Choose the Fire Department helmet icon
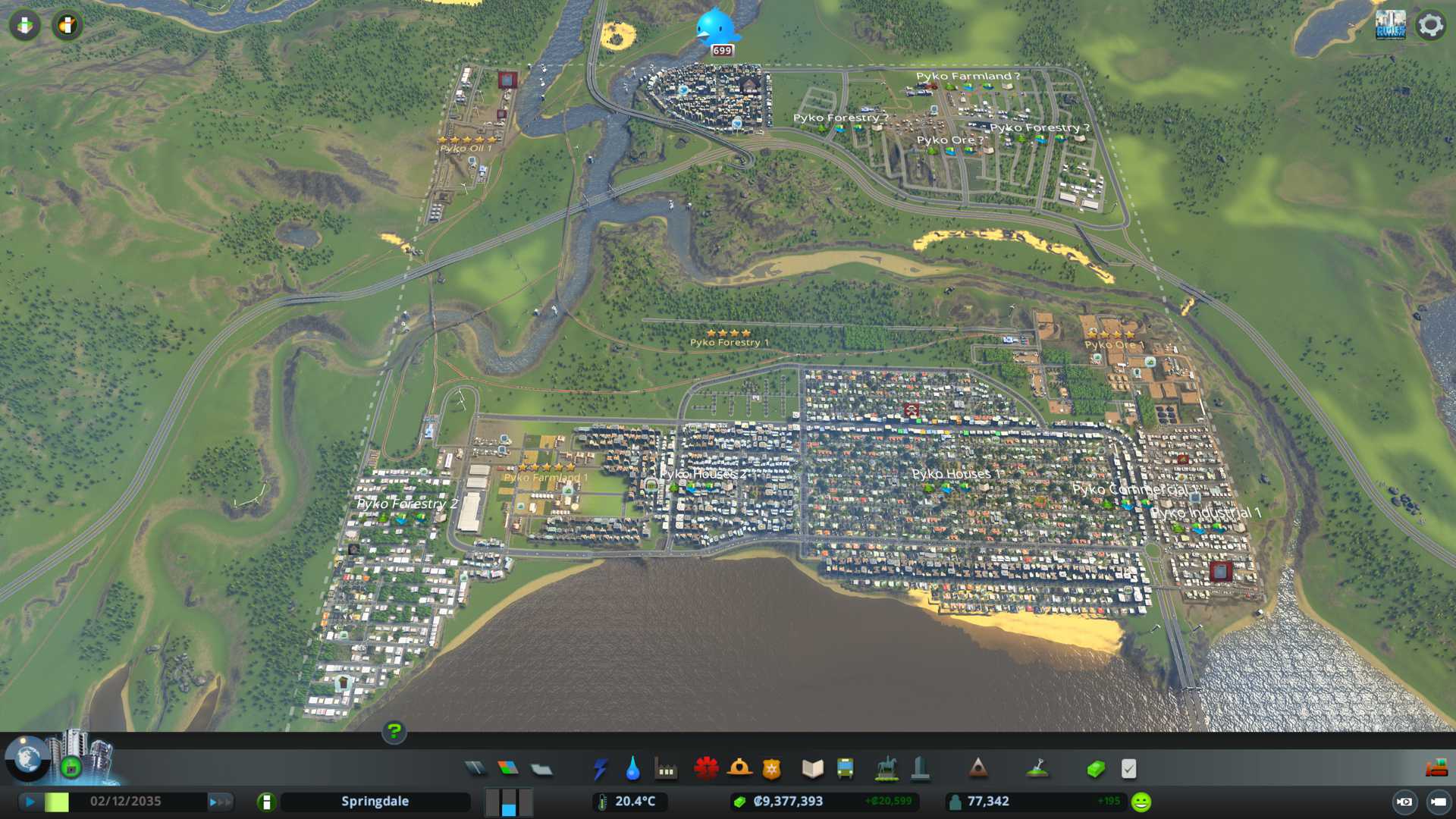 [x=739, y=769]
